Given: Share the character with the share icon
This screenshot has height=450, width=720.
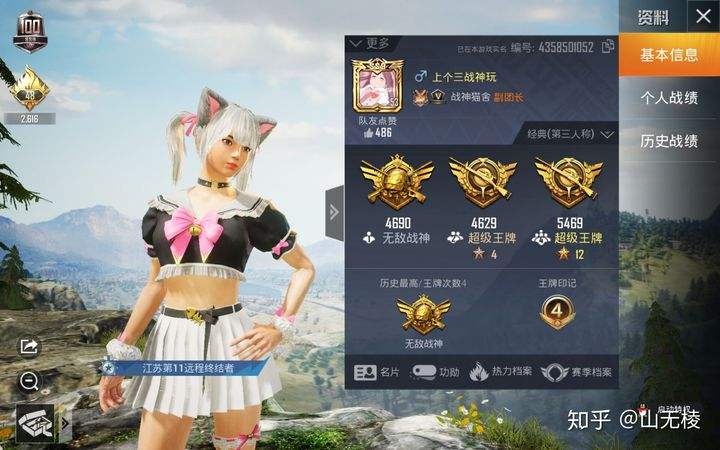Looking at the screenshot, I should (29, 346).
